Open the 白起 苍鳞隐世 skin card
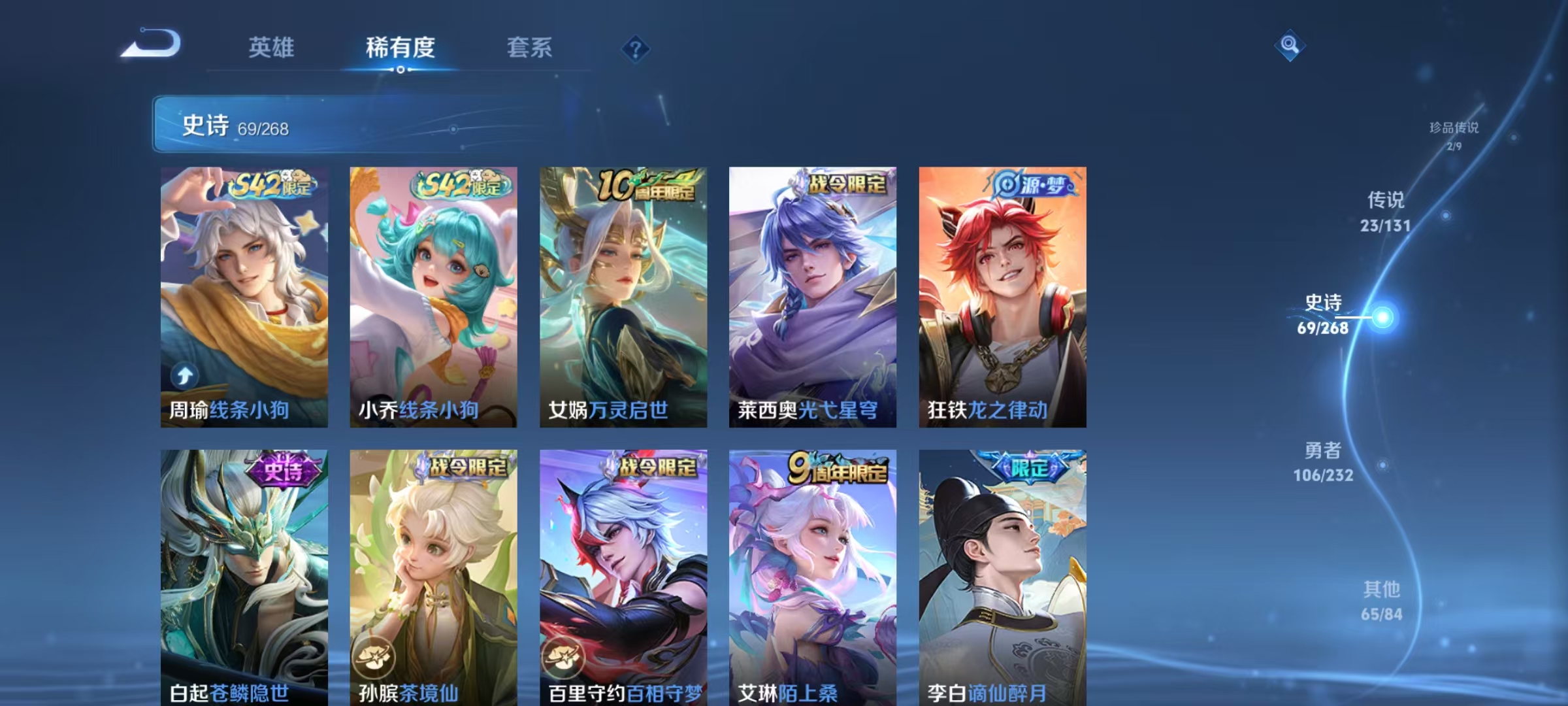The image size is (1568, 706). tap(244, 577)
